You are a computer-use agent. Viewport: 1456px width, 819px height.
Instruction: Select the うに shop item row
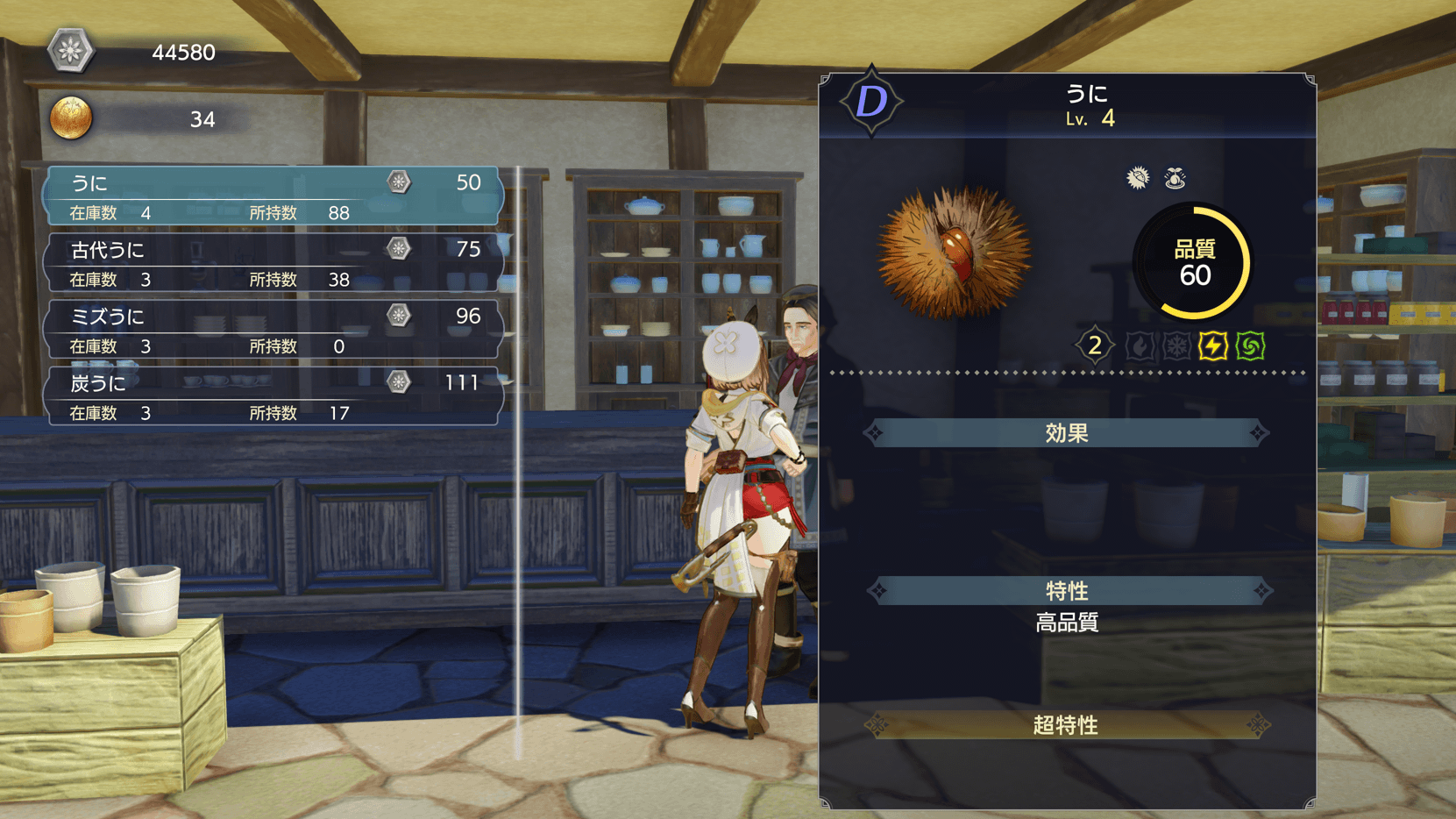point(273,196)
